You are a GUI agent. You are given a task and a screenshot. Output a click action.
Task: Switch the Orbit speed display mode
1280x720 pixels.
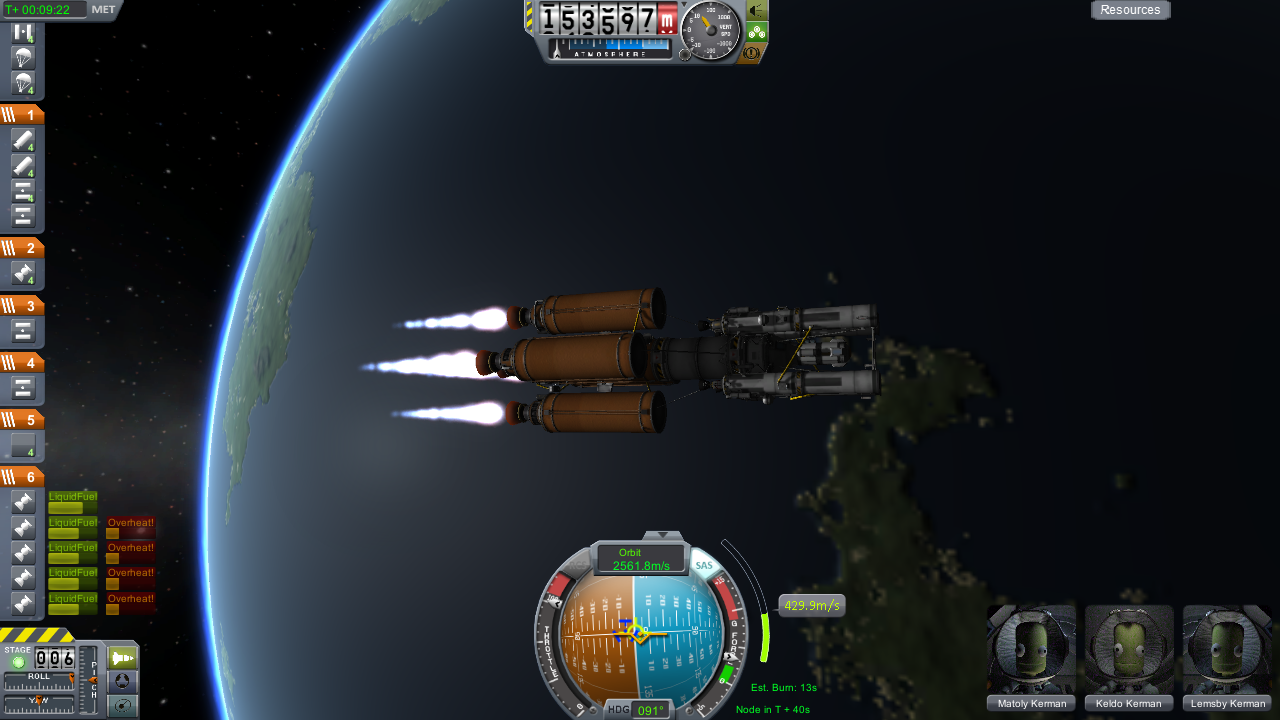pyautogui.click(x=640, y=559)
